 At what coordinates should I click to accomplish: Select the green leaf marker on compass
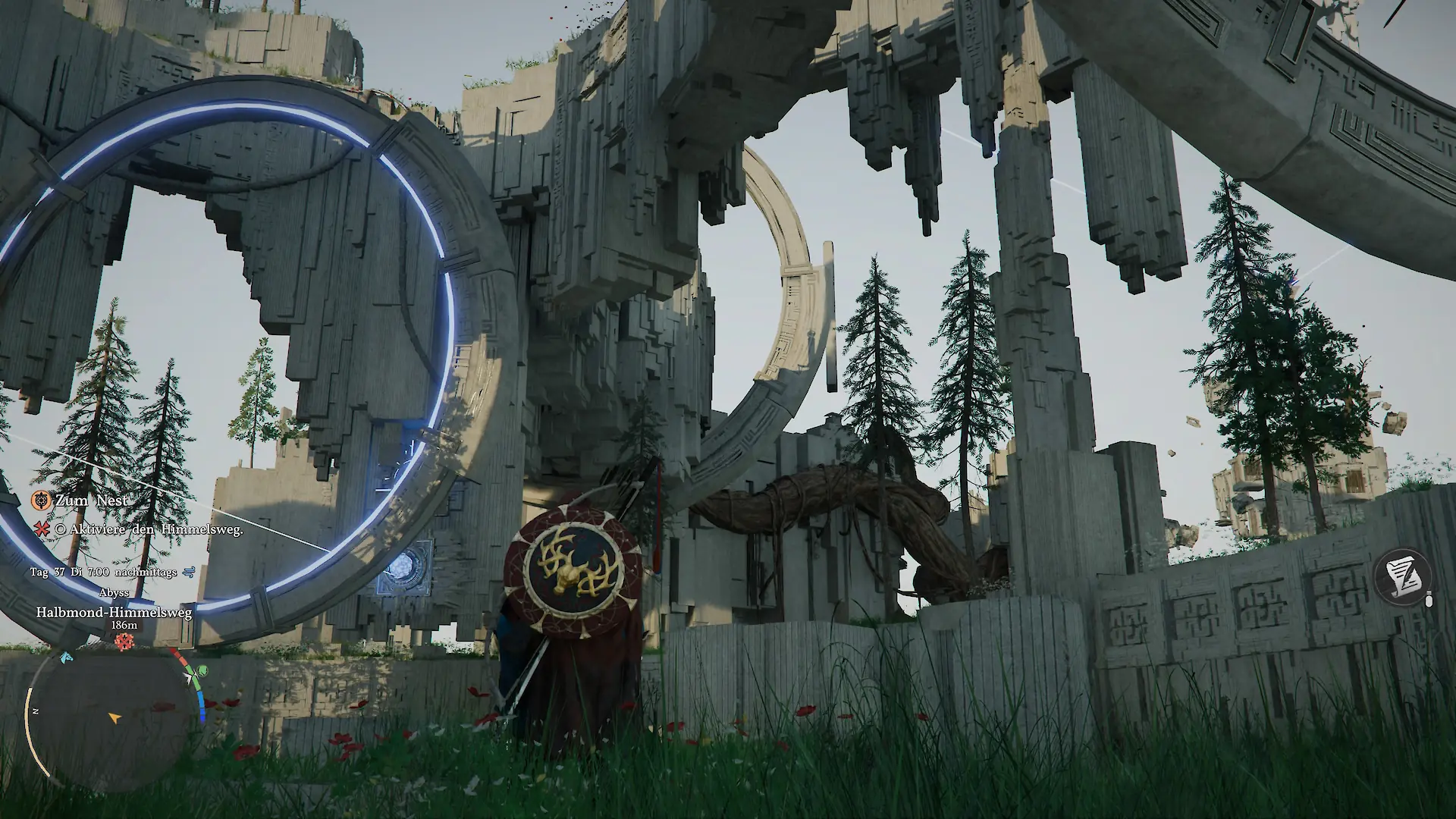tap(202, 671)
